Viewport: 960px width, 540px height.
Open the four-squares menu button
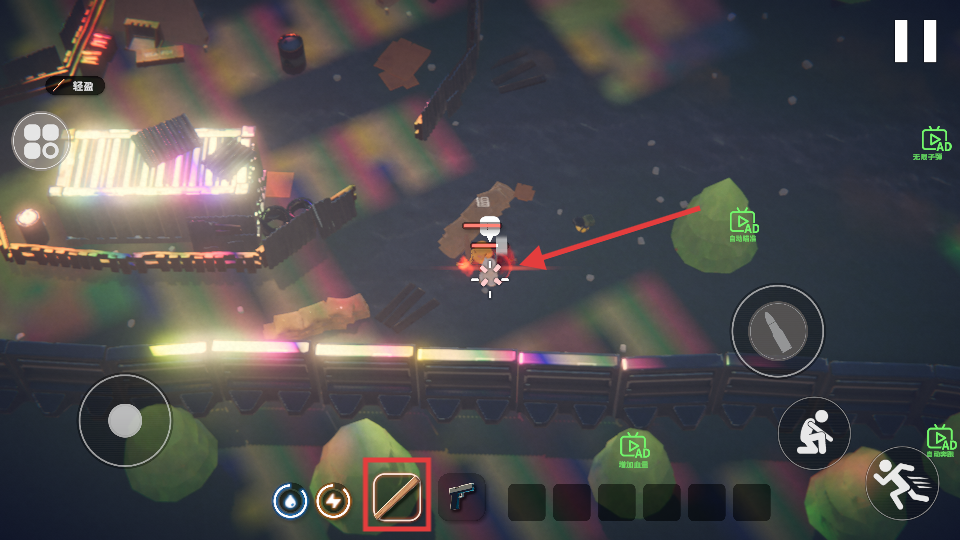[41, 141]
